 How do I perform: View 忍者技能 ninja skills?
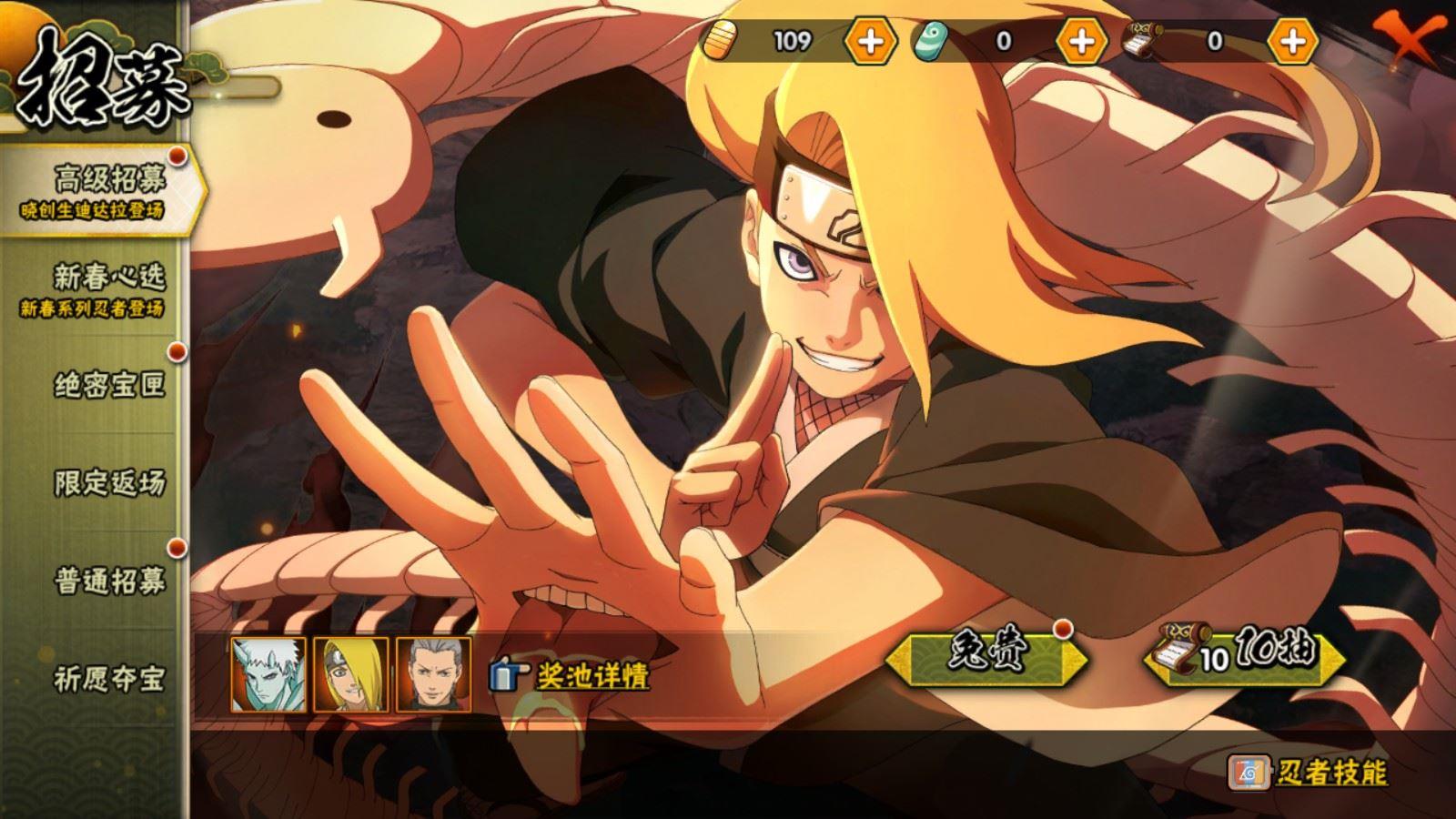pyautogui.click(x=1308, y=773)
